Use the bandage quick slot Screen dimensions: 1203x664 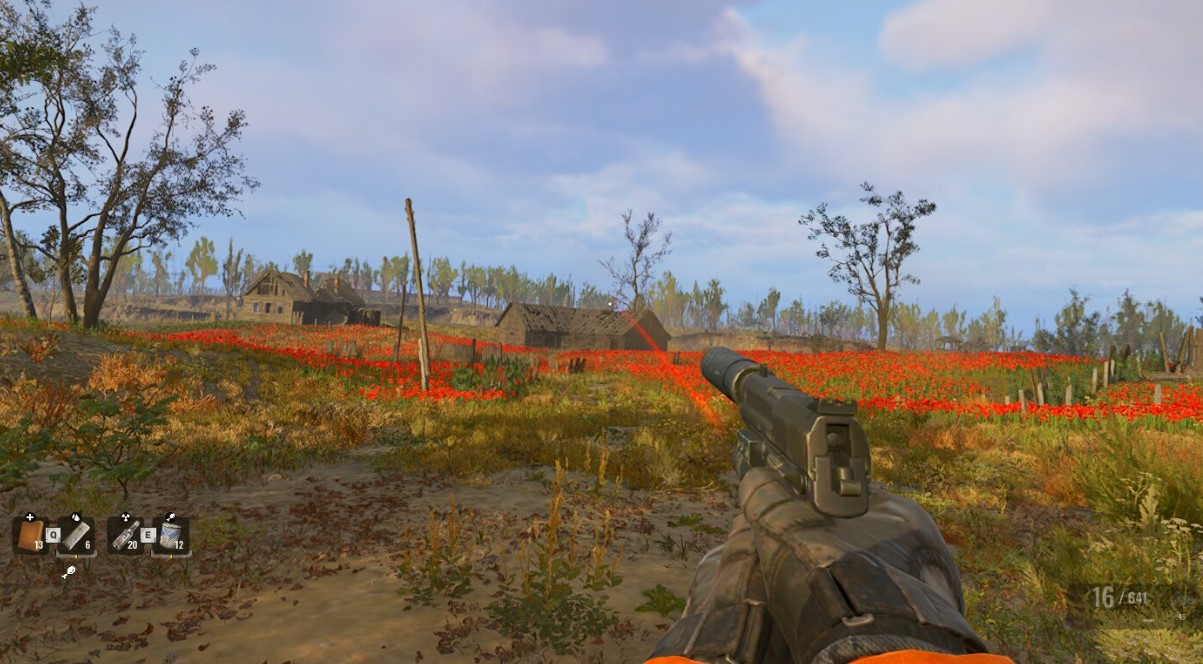click(77, 535)
